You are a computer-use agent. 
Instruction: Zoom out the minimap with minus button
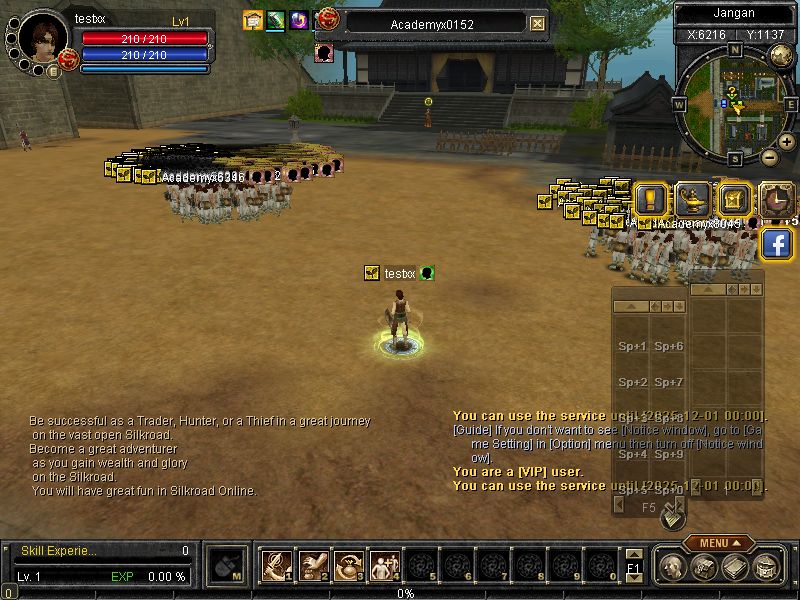coord(769,156)
